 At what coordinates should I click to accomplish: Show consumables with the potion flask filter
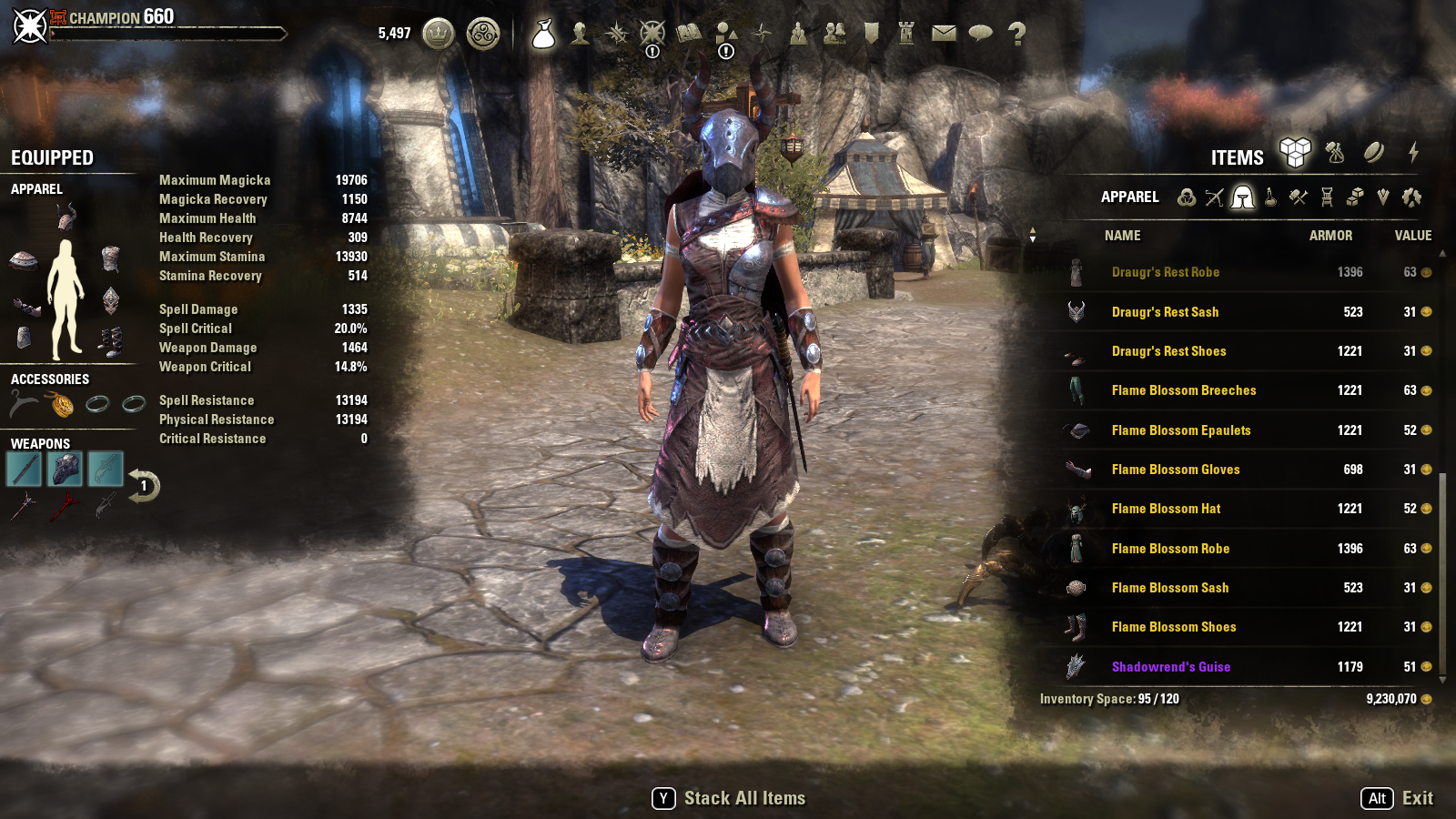pos(1270,197)
